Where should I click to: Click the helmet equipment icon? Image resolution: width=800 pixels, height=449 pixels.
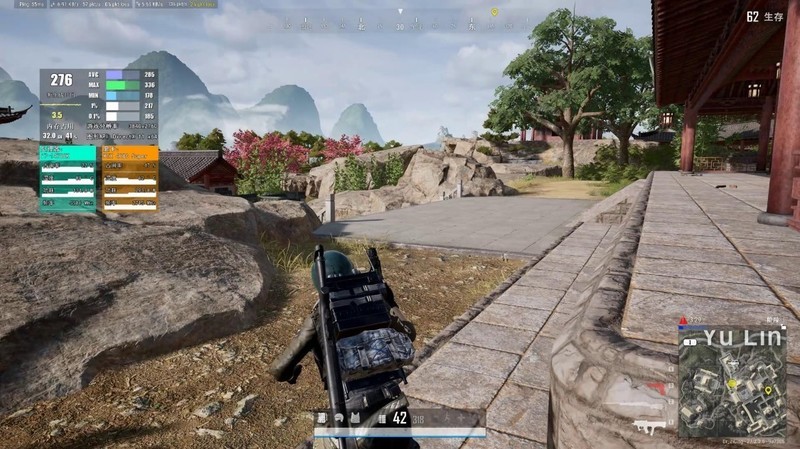click(338, 418)
